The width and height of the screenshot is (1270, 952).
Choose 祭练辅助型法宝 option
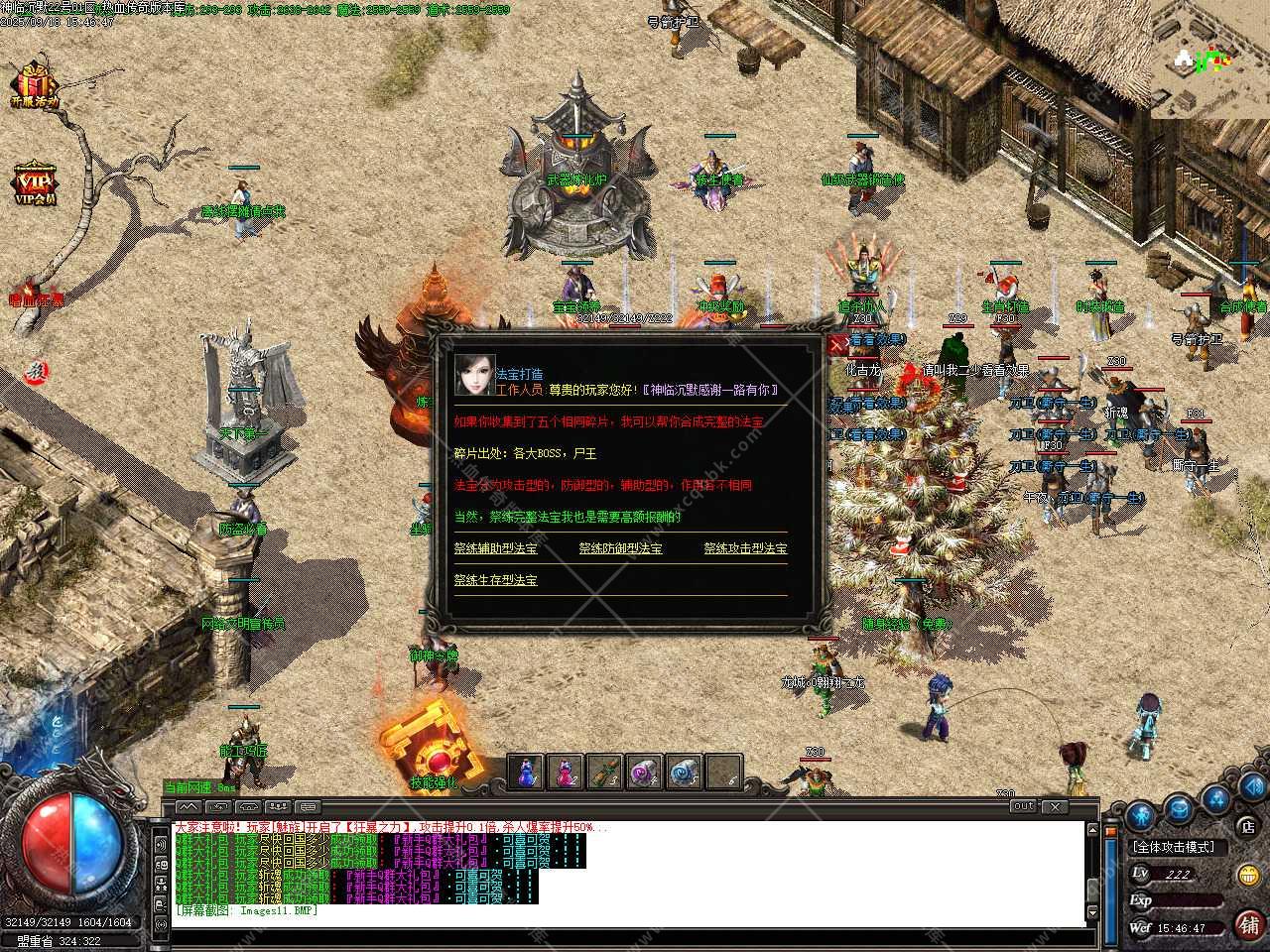pos(495,548)
